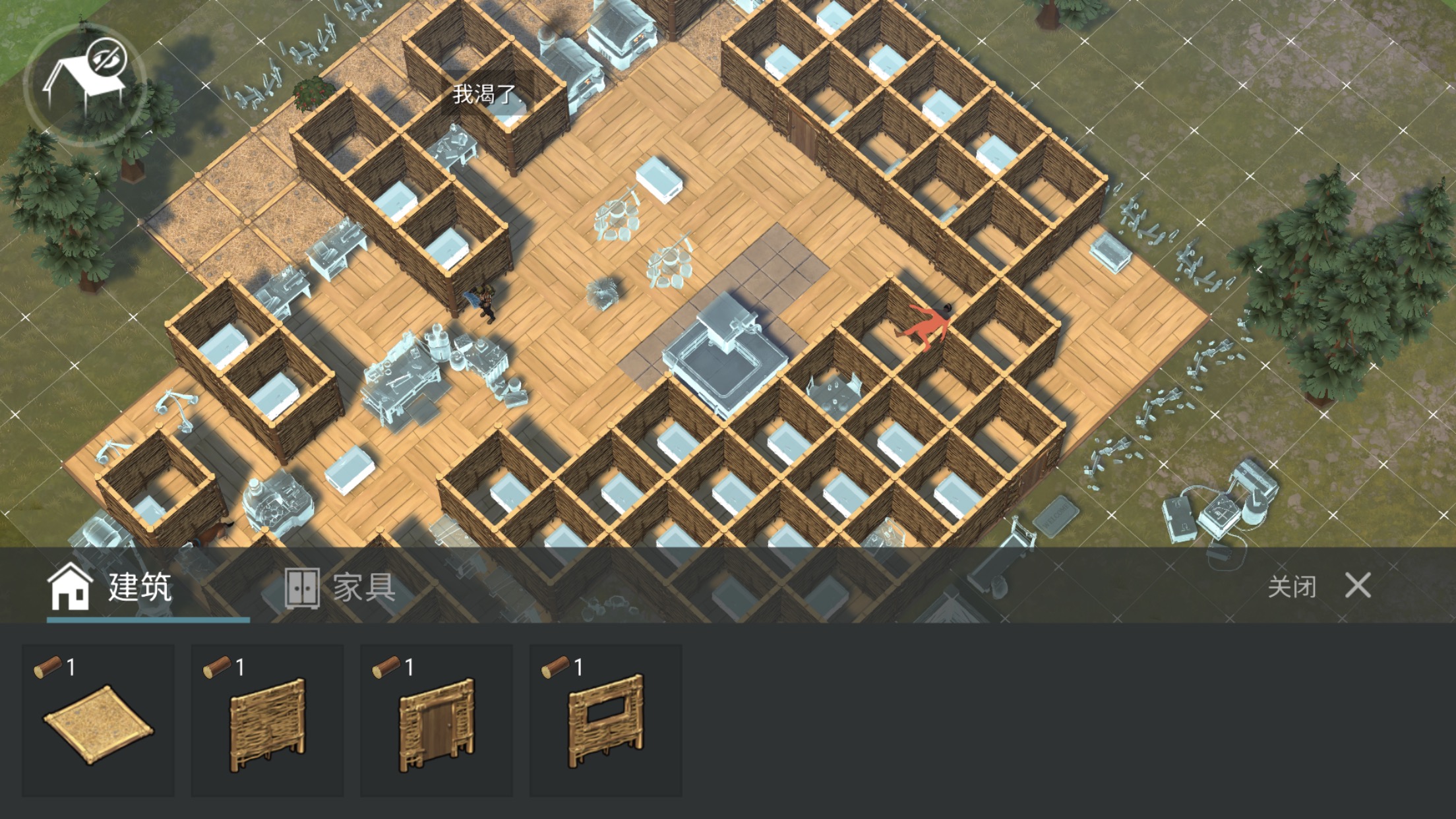Screen dimensions: 1456x819
Task: Choose the woven stick wall piece
Action: tap(267, 721)
